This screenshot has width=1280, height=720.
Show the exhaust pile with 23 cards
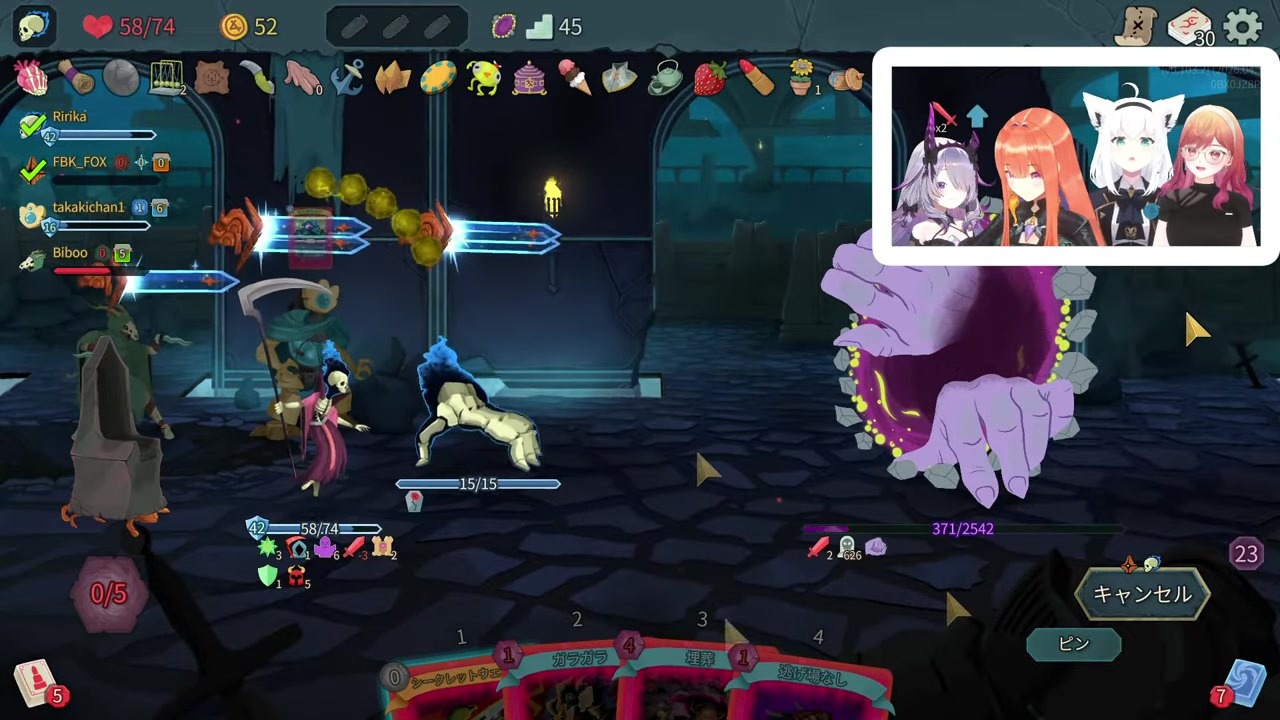(1246, 554)
